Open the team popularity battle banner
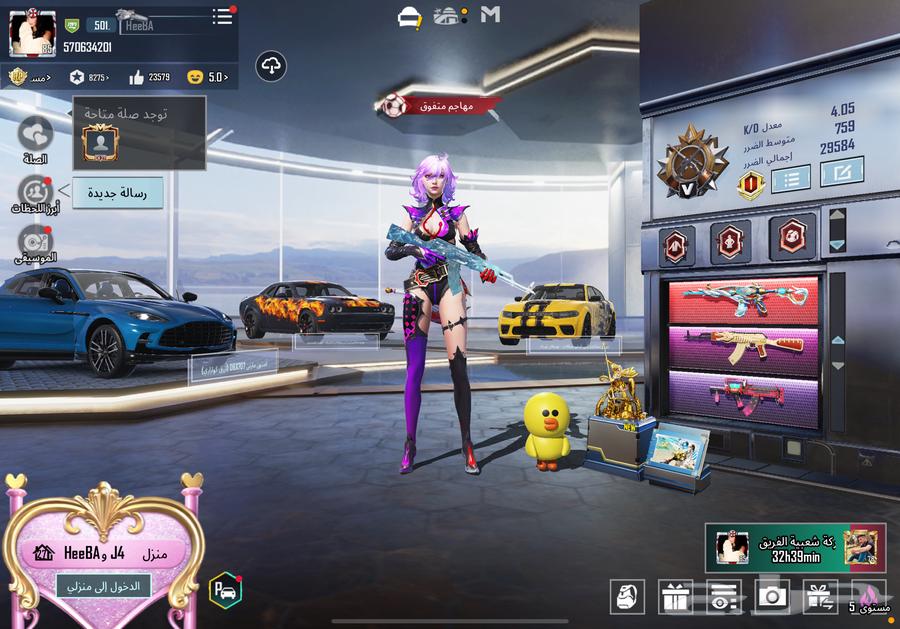Image resolution: width=900 pixels, height=629 pixels. (795, 546)
